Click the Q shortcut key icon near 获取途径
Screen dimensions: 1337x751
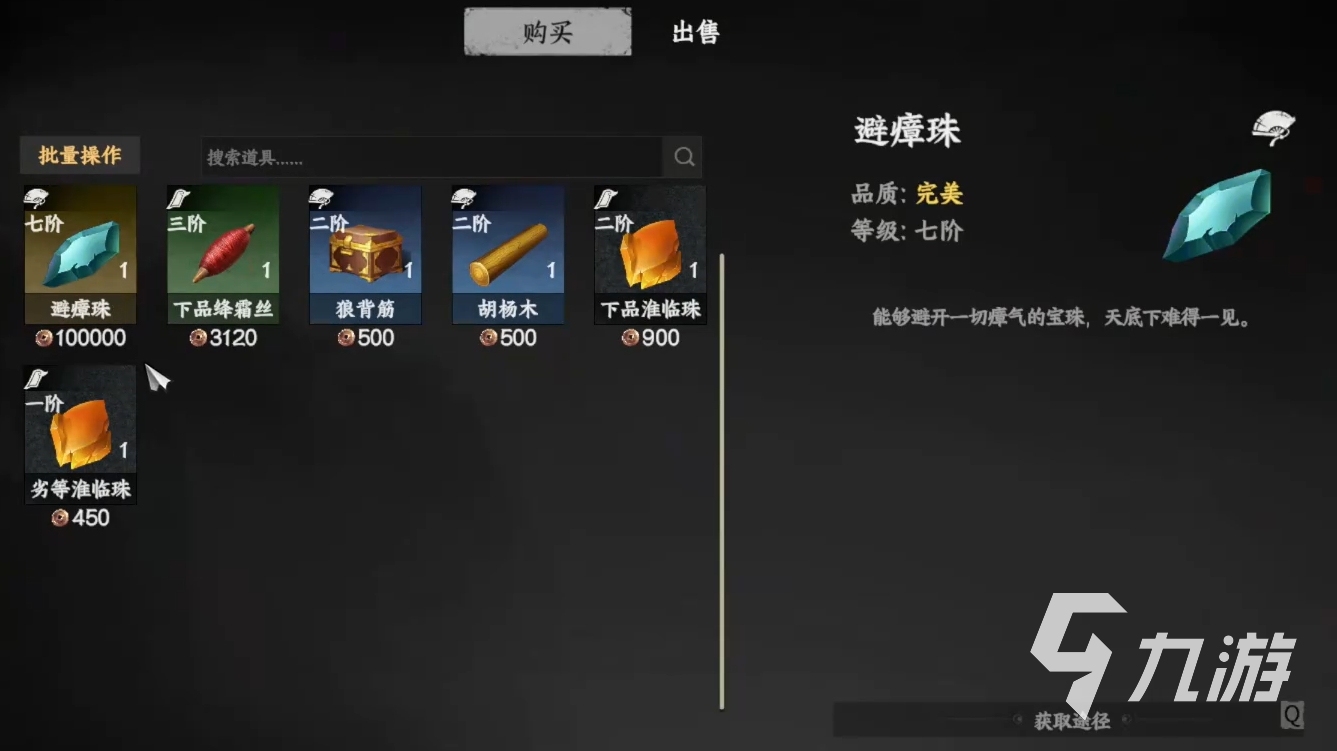(1294, 718)
